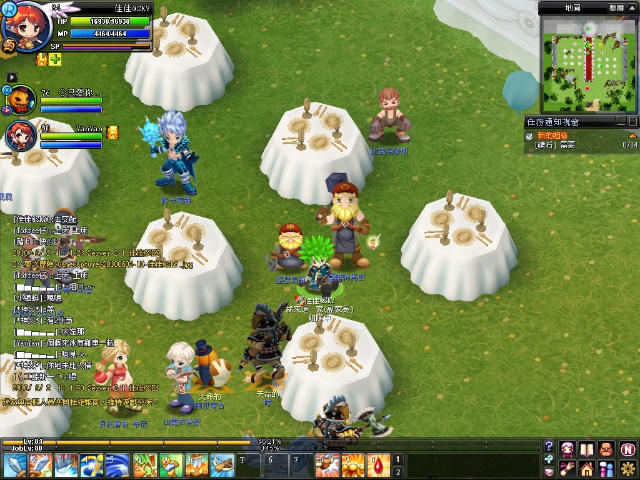Toggle the new quest checkmark entry
This screenshot has height=480, width=640.
click(x=531, y=134)
